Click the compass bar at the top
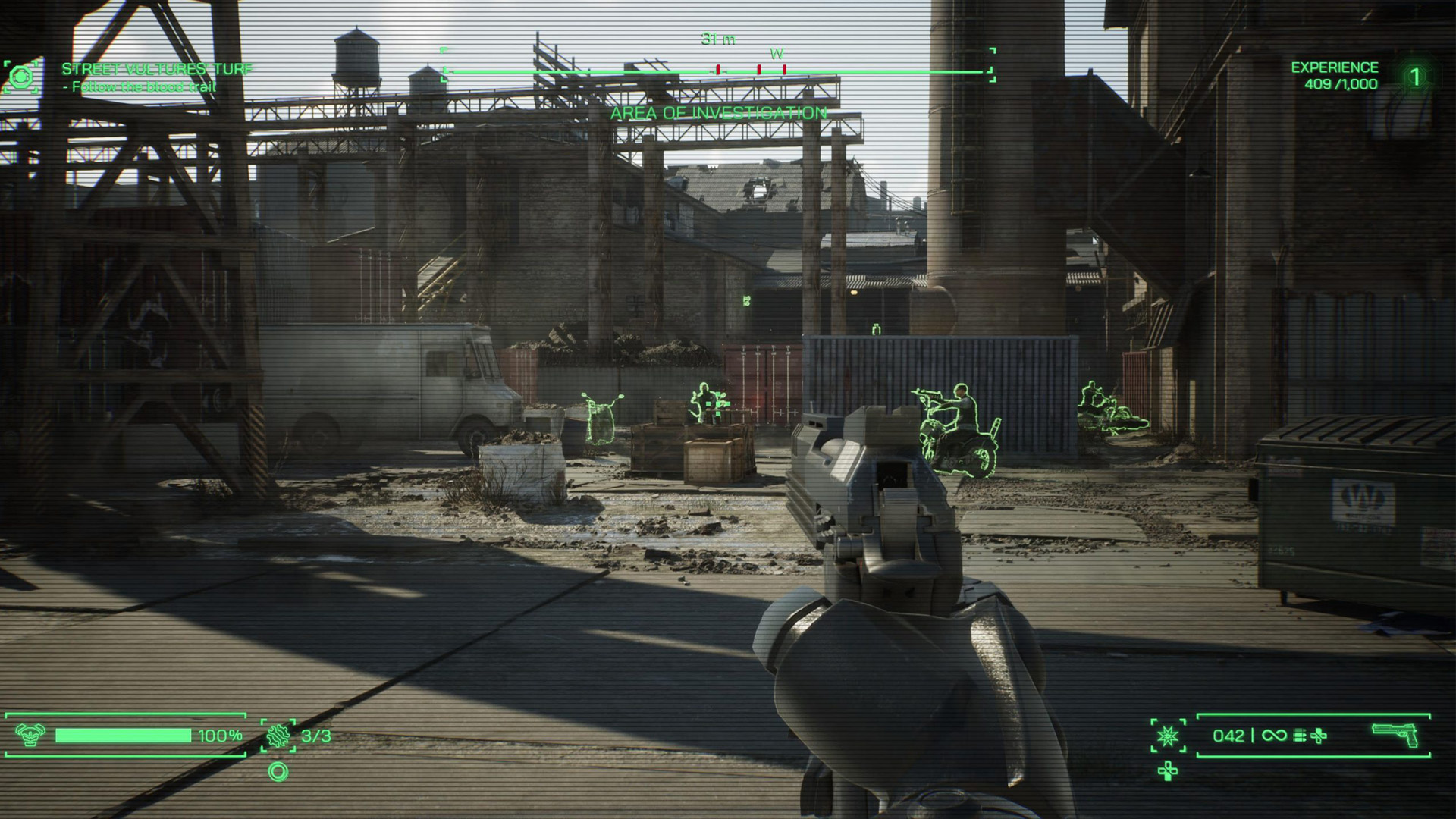The width and height of the screenshot is (1456, 819). tap(717, 71)
